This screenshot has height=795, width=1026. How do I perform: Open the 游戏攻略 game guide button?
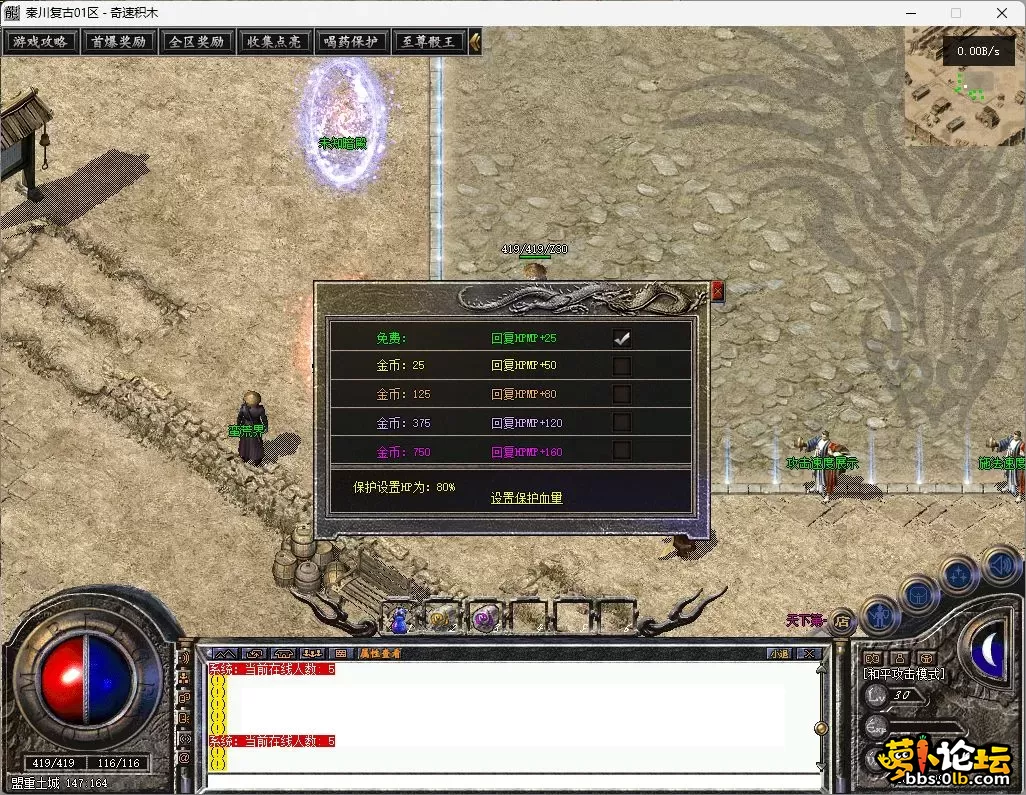tap(41, 42)
